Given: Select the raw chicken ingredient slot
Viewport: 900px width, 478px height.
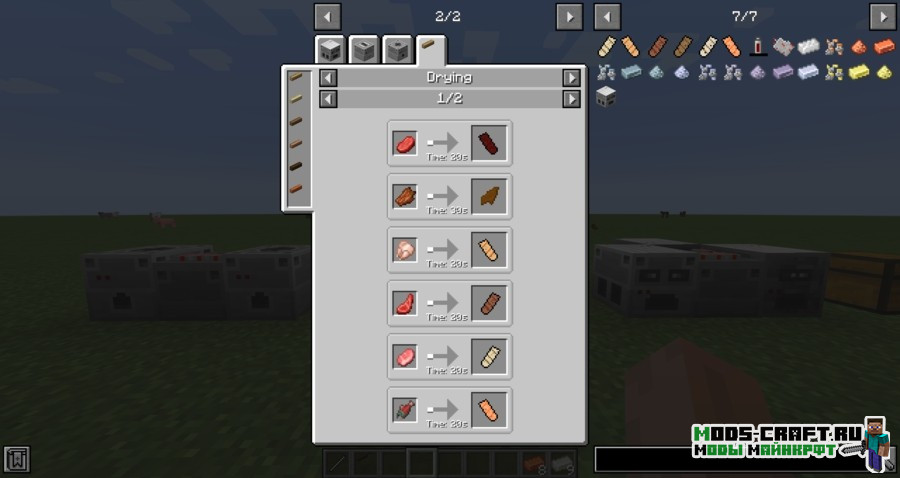Looking at the screenshot, I should point(405,250).
